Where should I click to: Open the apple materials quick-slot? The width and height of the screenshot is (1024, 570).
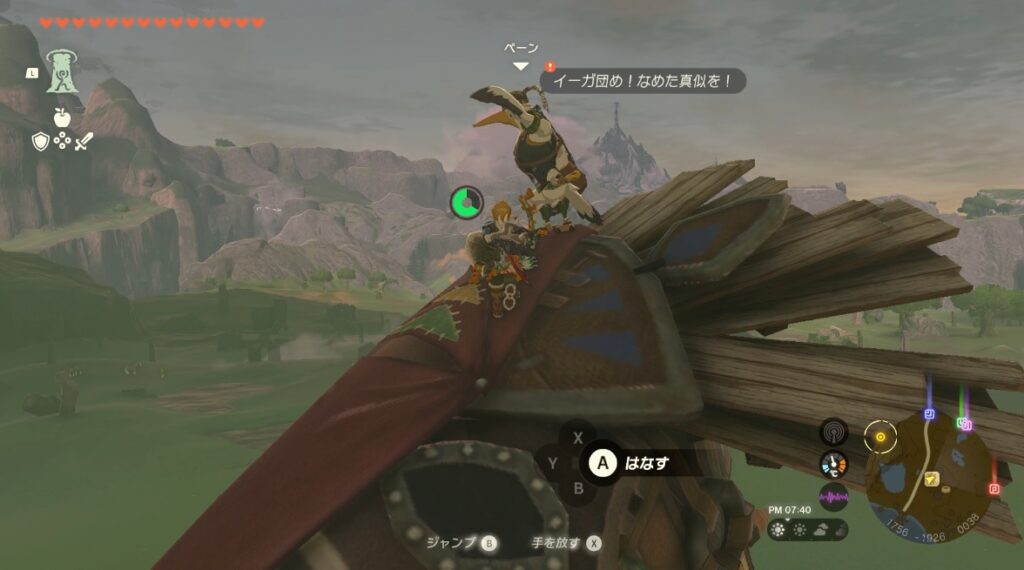click(62, 119)
